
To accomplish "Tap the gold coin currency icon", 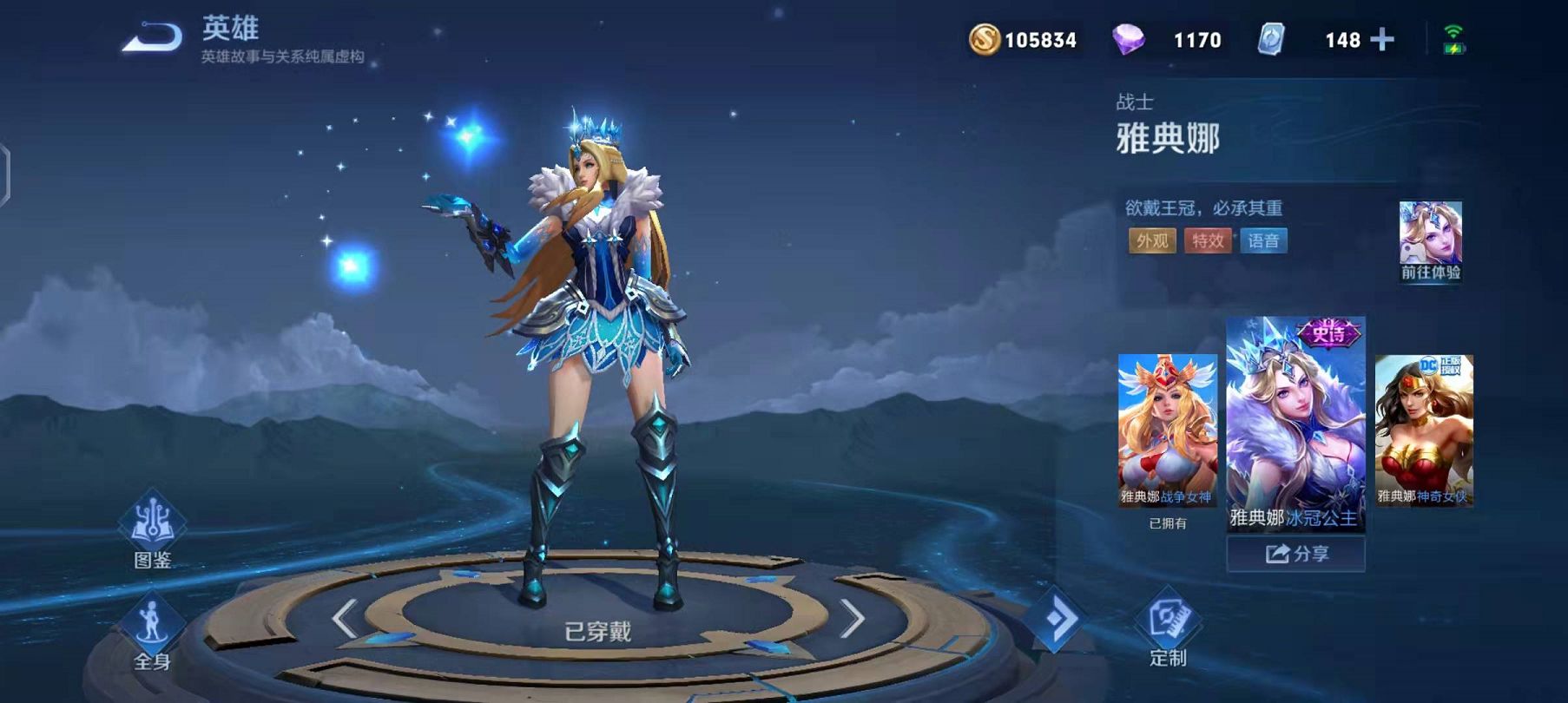I will point(985,40).
